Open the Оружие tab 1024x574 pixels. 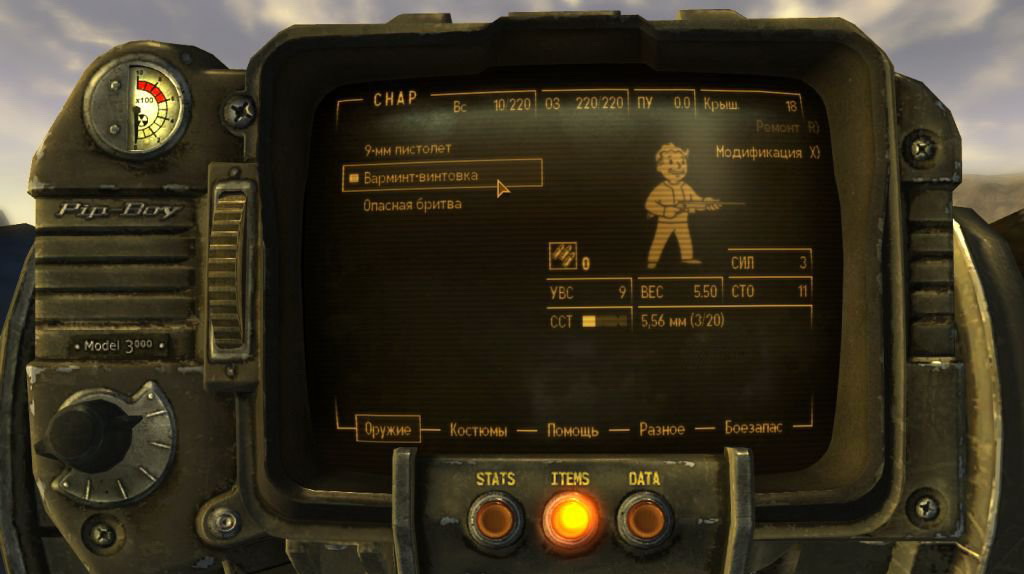387,429
